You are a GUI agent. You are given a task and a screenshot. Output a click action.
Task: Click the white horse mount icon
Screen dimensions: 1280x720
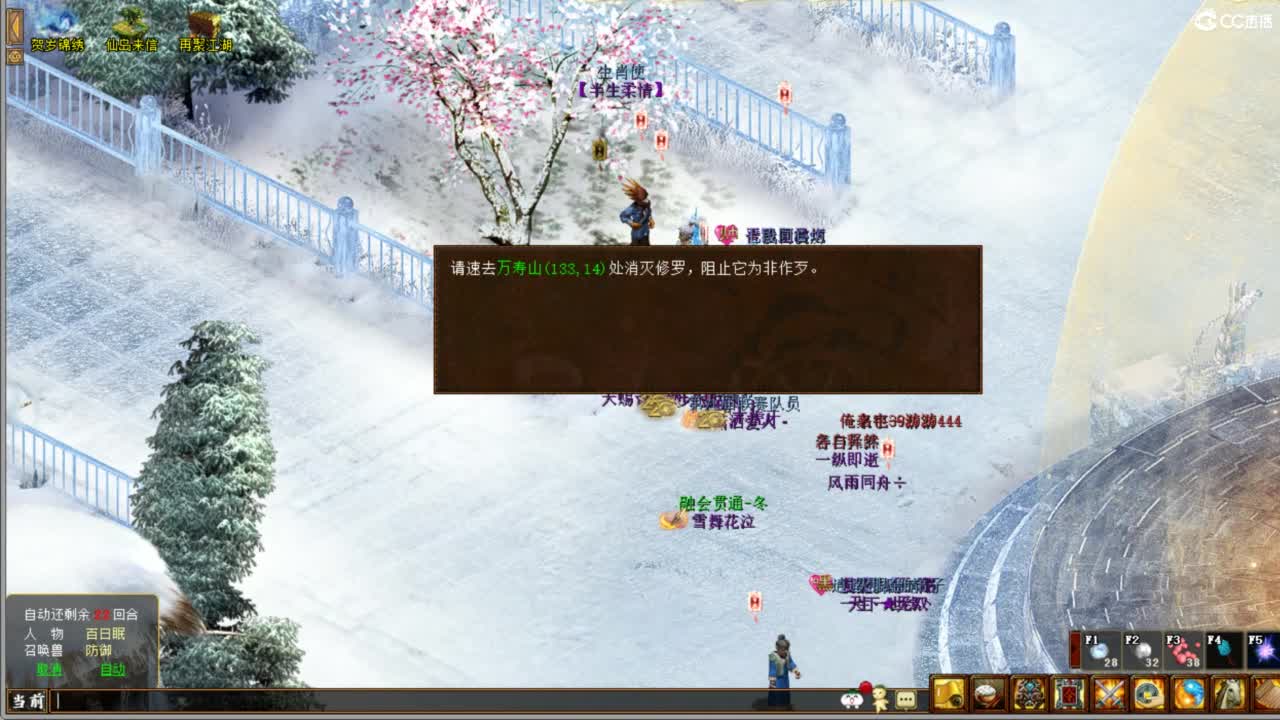(1226, 694)
